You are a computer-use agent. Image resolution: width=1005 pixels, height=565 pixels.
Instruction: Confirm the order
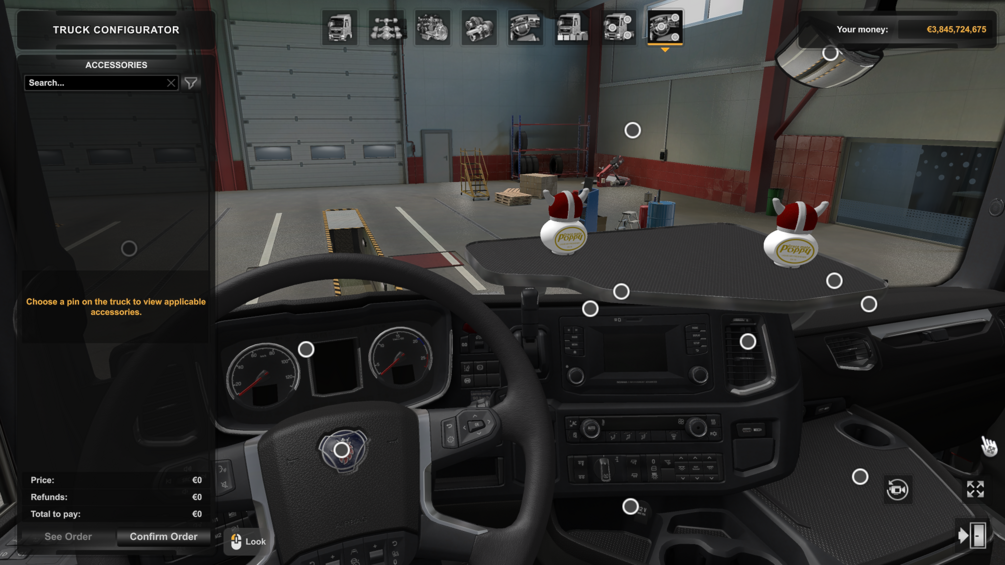click(163, 537)
